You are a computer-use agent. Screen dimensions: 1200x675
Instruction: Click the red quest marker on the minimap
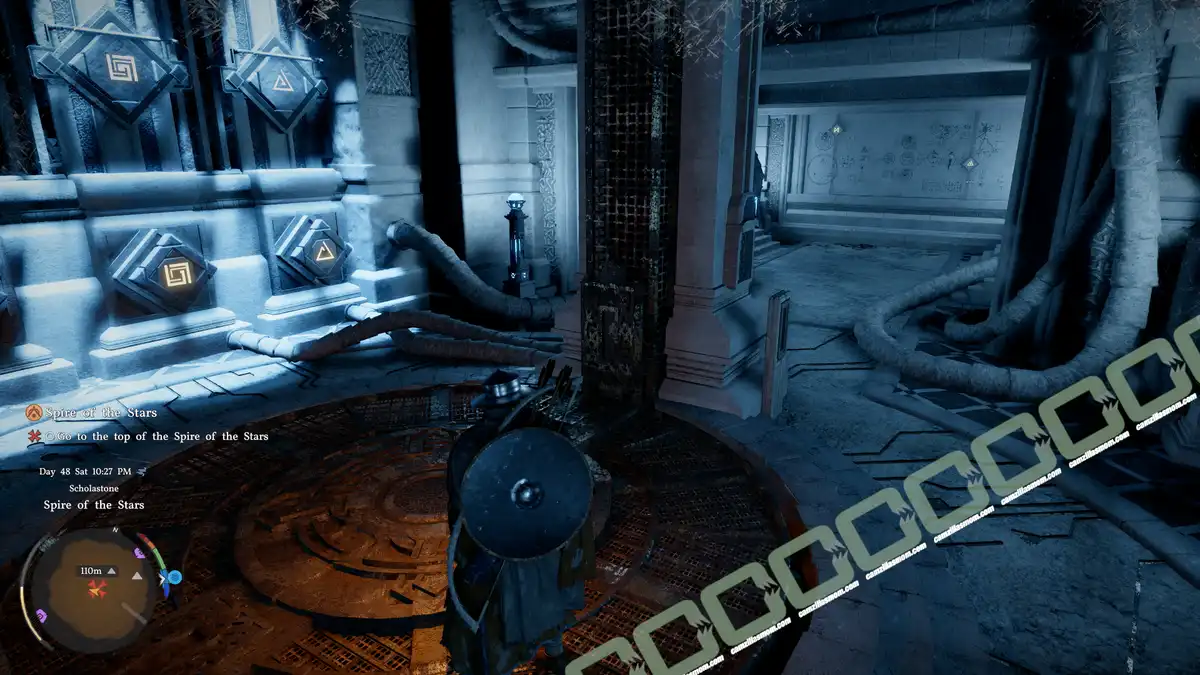point(97,587)
